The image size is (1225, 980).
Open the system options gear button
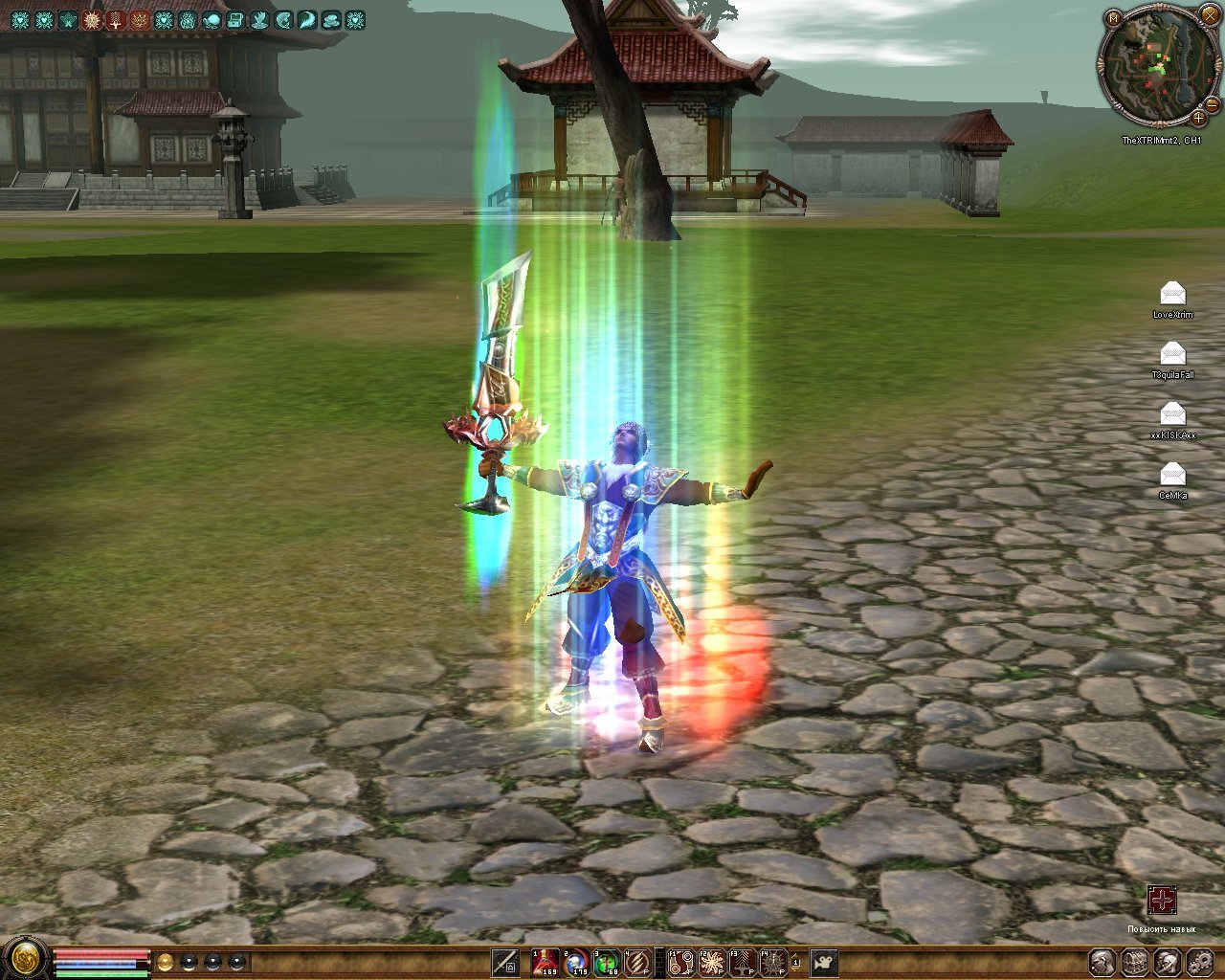point(1199,962)
